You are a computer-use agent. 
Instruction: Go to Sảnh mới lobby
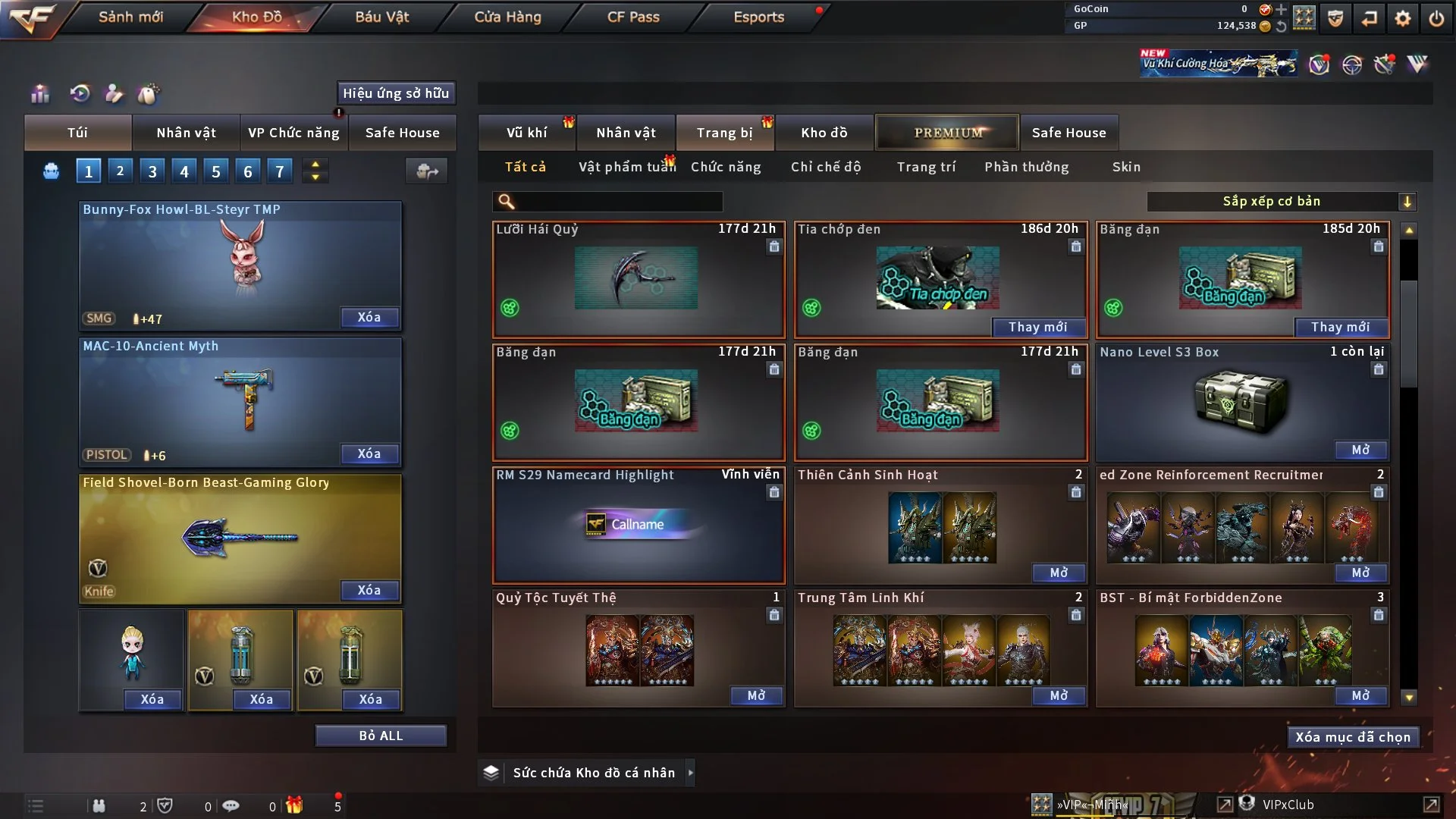pos(130,17)
